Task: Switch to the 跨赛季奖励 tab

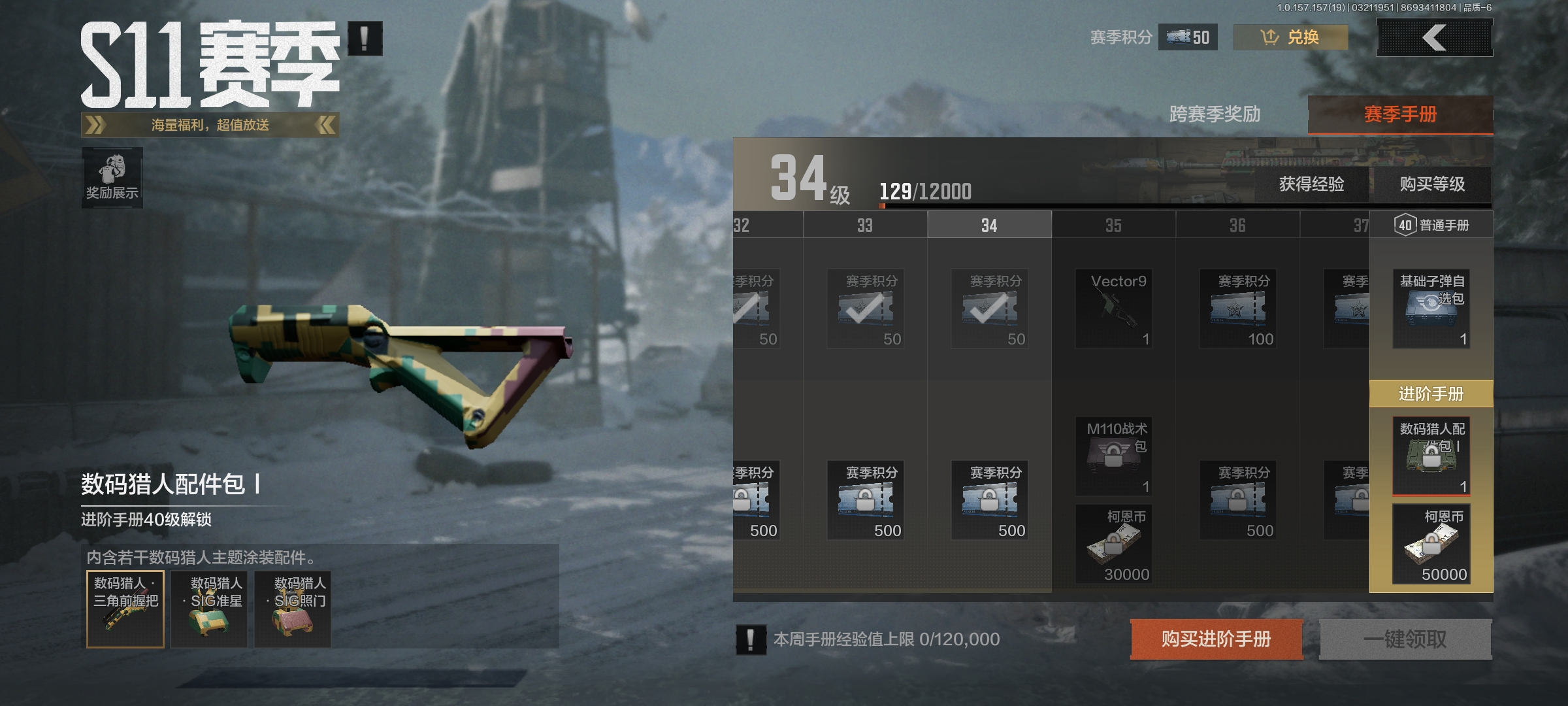Action: coord(1215,114)
